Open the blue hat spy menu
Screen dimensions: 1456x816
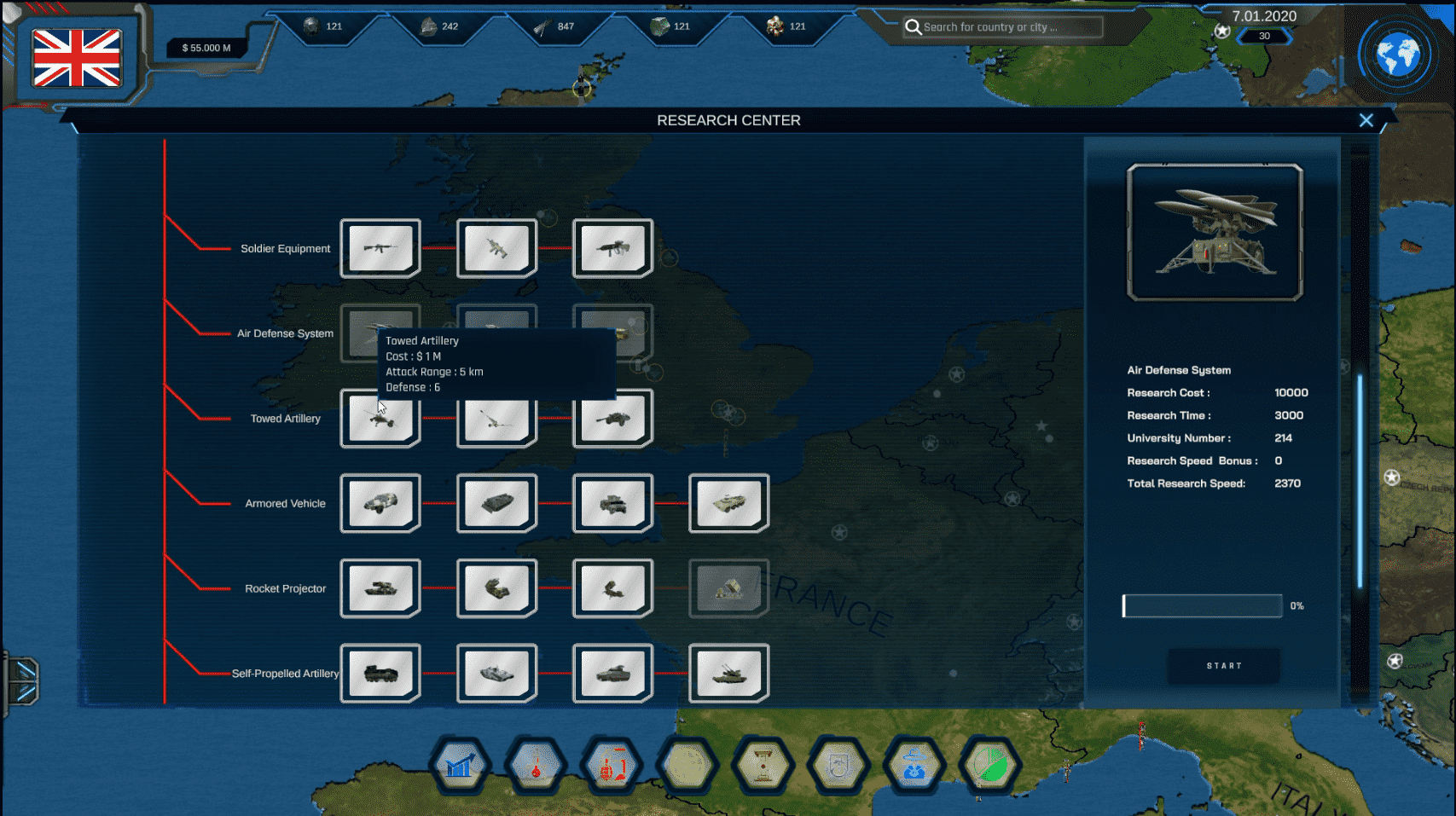pyautogui.click(x=914, y=766)
